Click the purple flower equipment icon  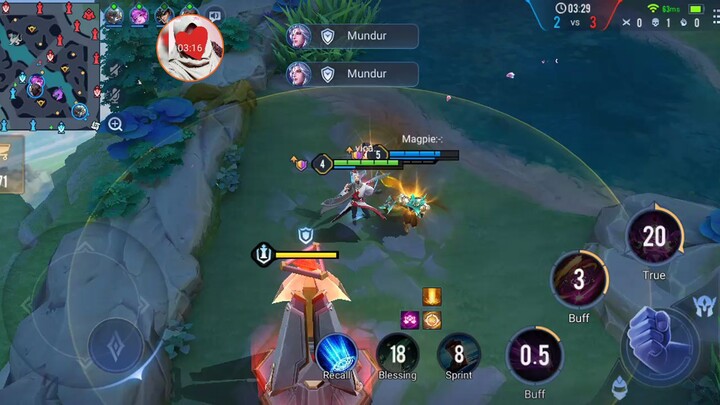409,320
